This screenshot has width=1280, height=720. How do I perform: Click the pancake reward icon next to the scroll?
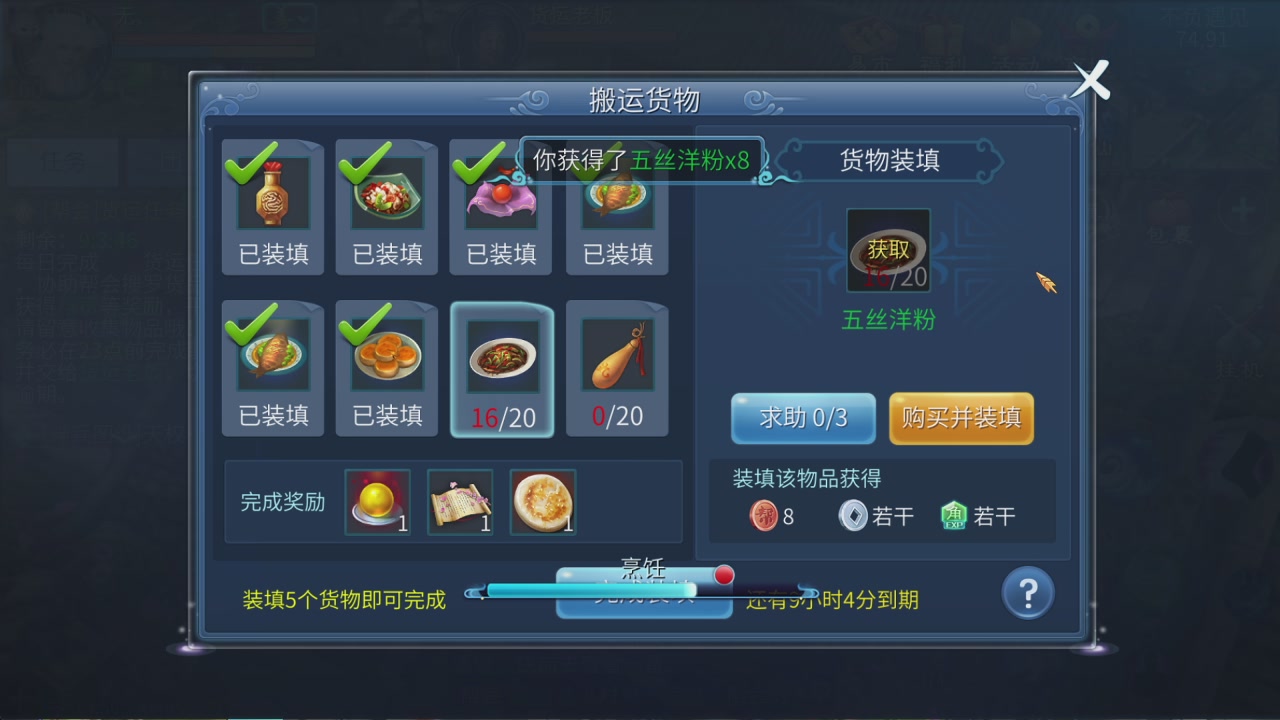click(541, 500)
